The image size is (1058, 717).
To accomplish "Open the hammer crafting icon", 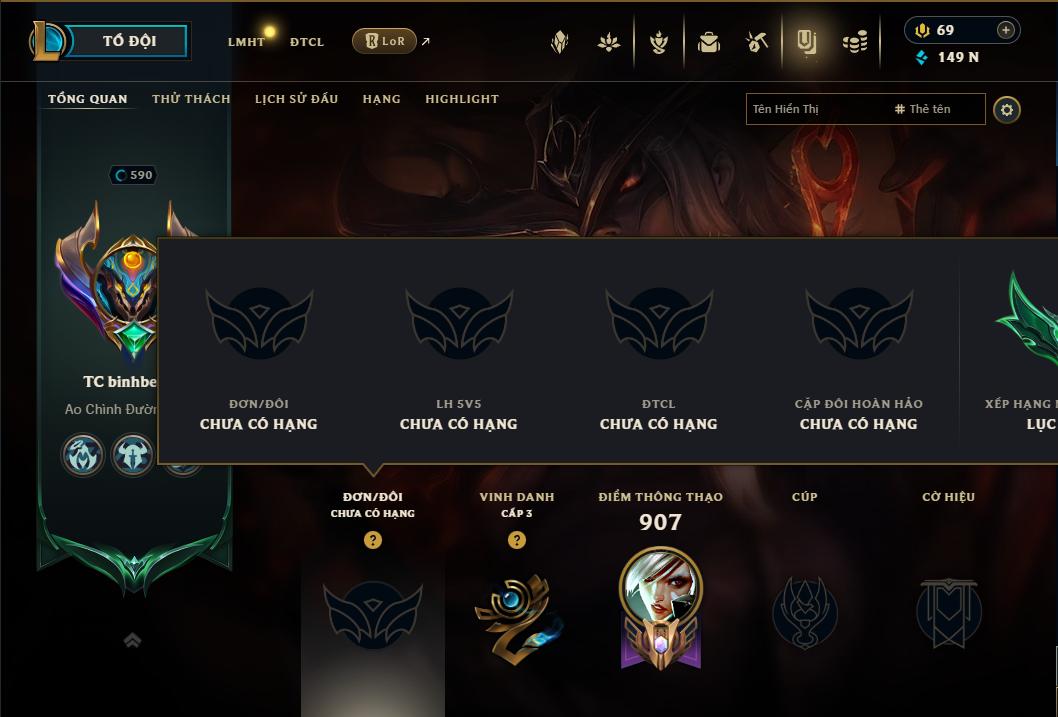I will click(756, 42).
